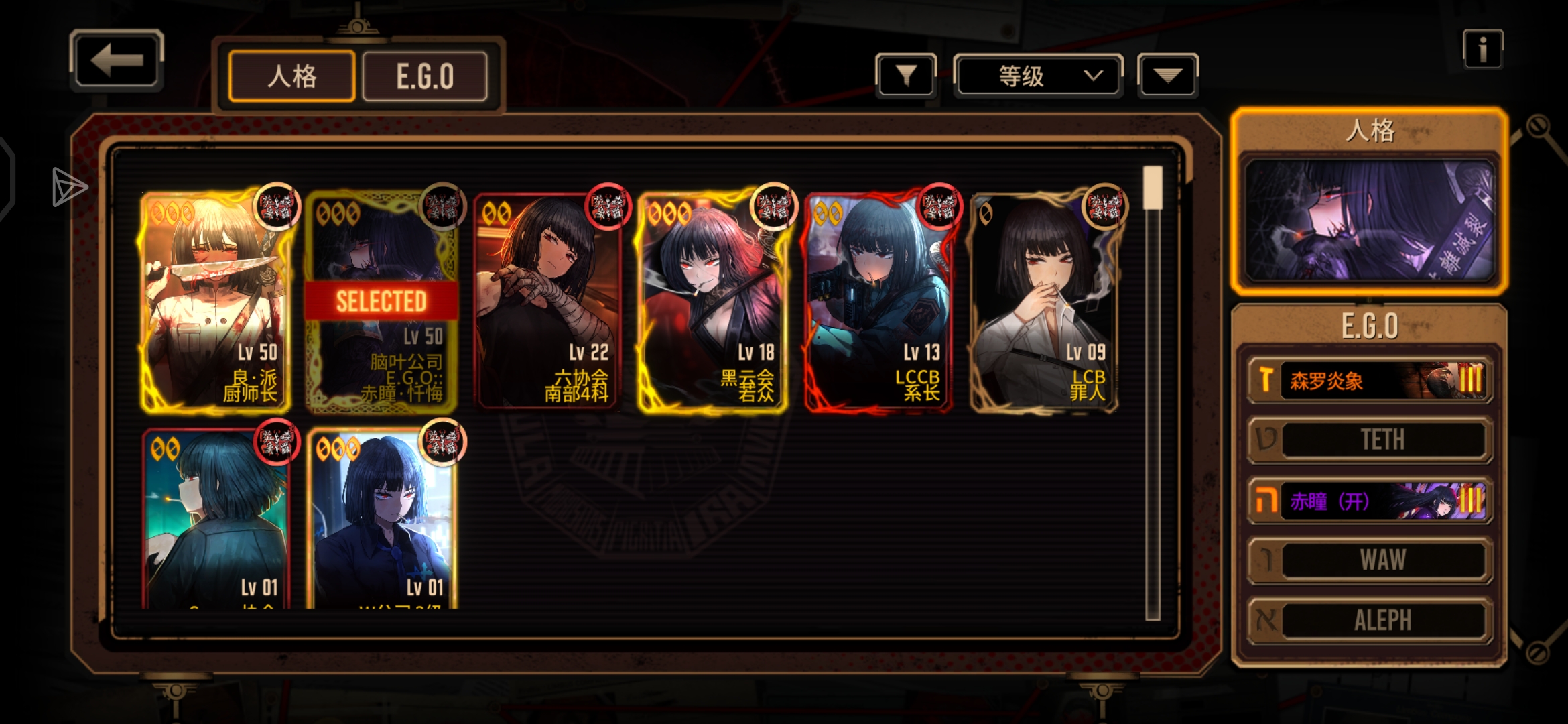Switch to the E.G.O tab
This screenshot has width=1568, height=724.
(425, 76)
